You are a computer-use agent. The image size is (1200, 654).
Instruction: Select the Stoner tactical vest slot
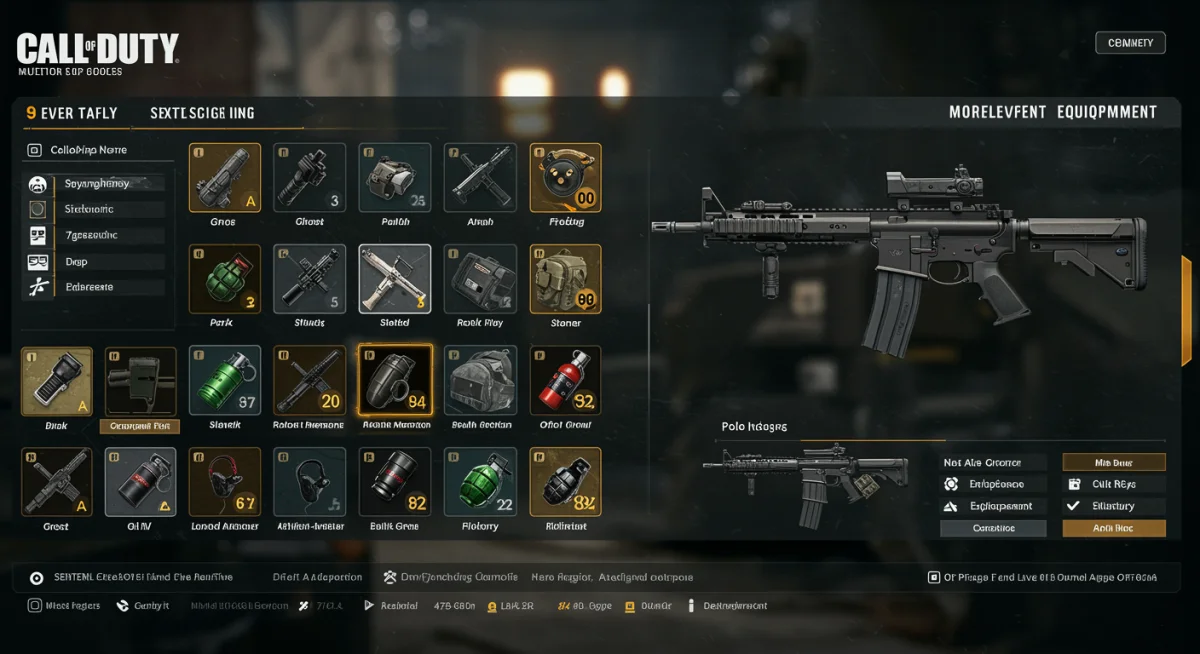tap(565, 279)
